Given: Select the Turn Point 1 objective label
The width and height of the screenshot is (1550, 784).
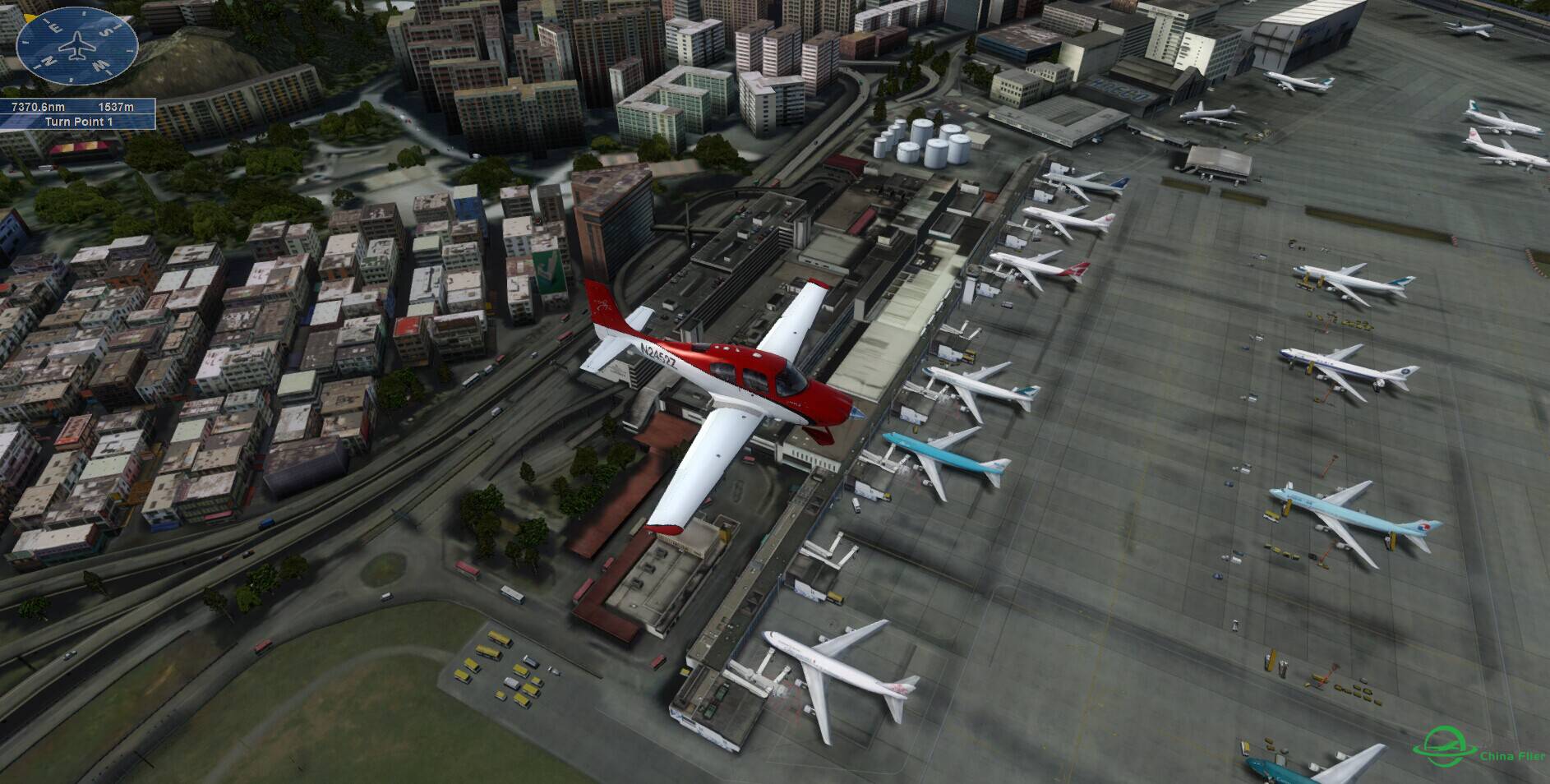Looking at the screenshot, I should coord(79,122).
